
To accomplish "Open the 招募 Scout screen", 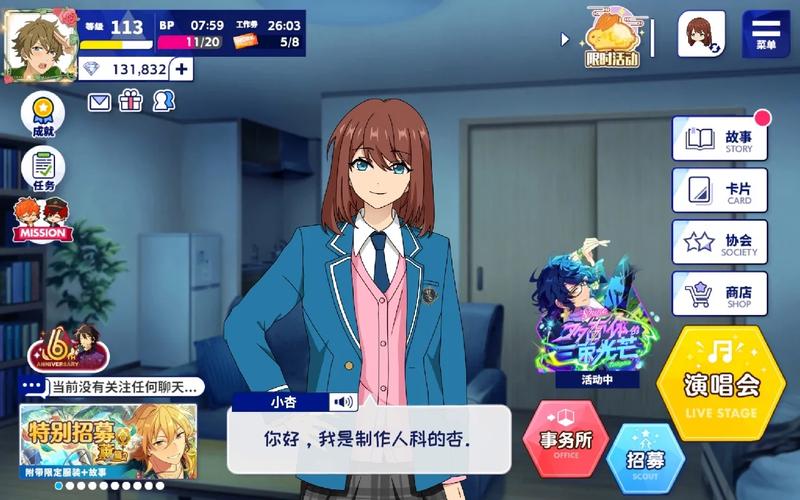I will coord(645,460).
